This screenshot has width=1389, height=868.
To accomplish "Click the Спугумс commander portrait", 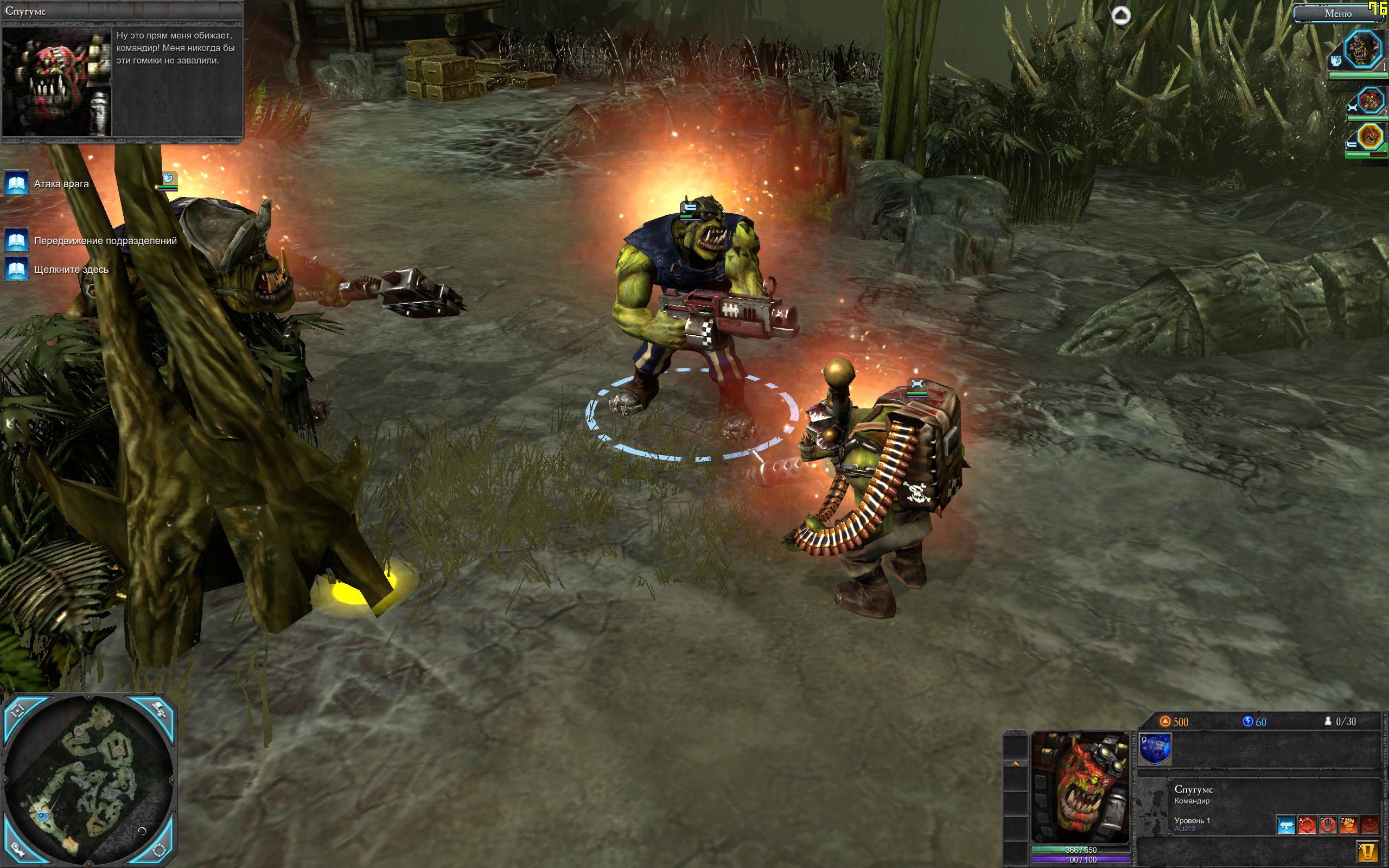I will [1080, 787].
